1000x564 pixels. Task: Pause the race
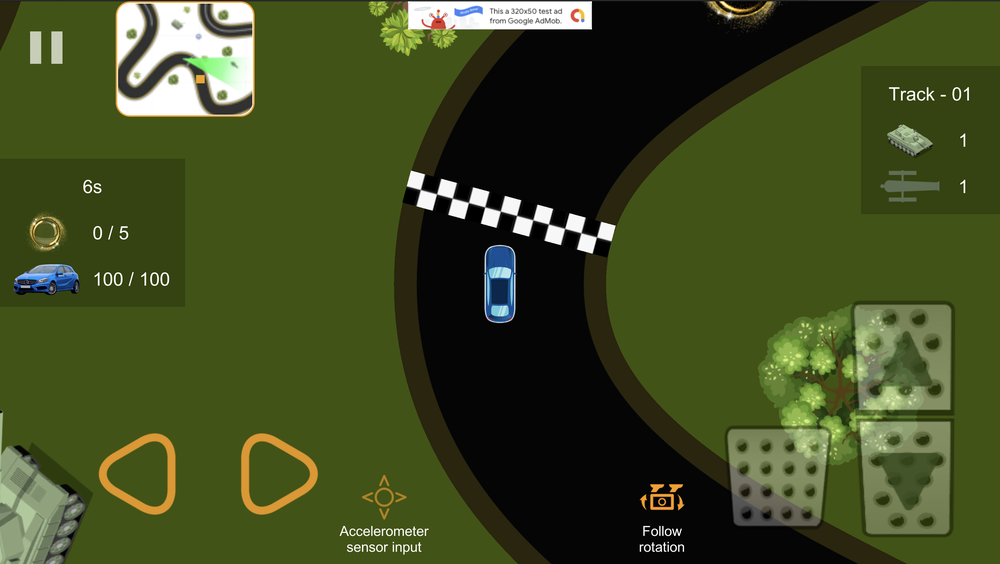[46, 48]
